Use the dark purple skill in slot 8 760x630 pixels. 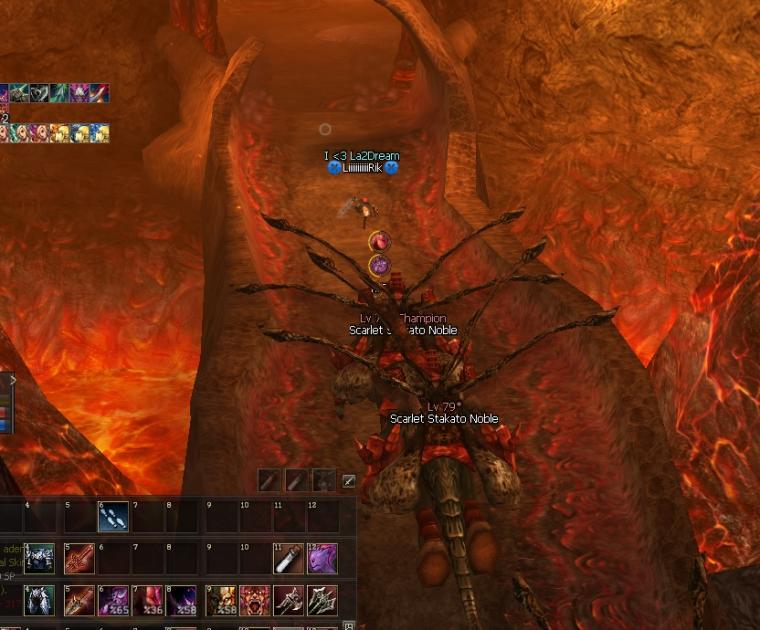coord(182,600)
